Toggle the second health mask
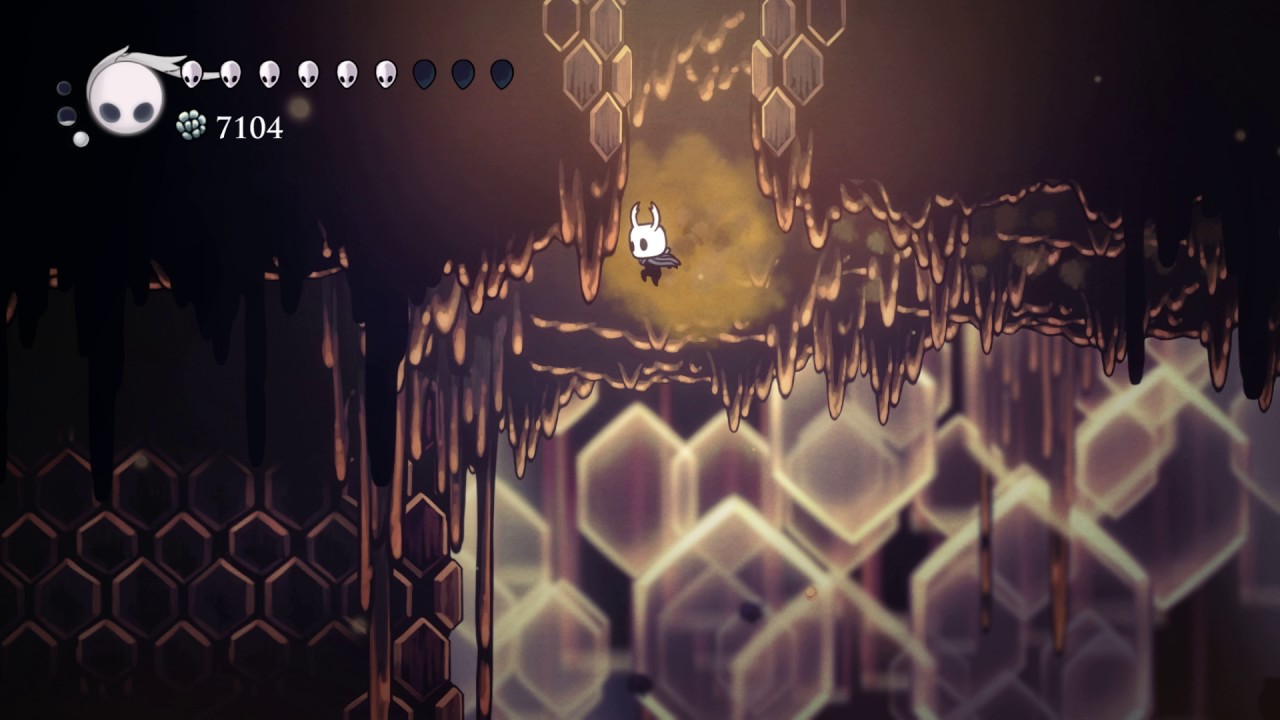Image resolution: width=1280 pixels, height=720 pixels. pos(231,72)
